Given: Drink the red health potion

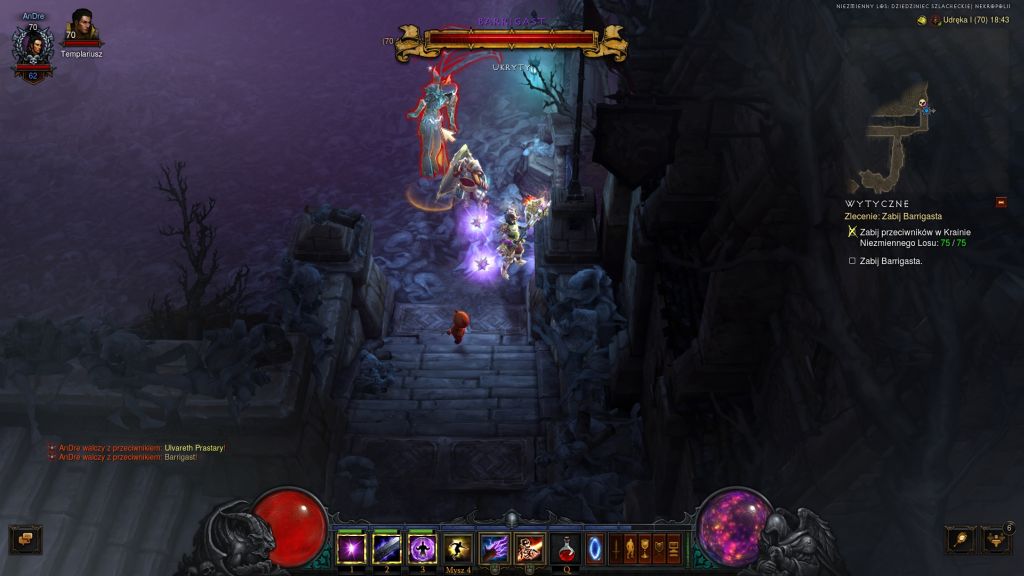Looking at the screenshot, I should coord(565,548).
